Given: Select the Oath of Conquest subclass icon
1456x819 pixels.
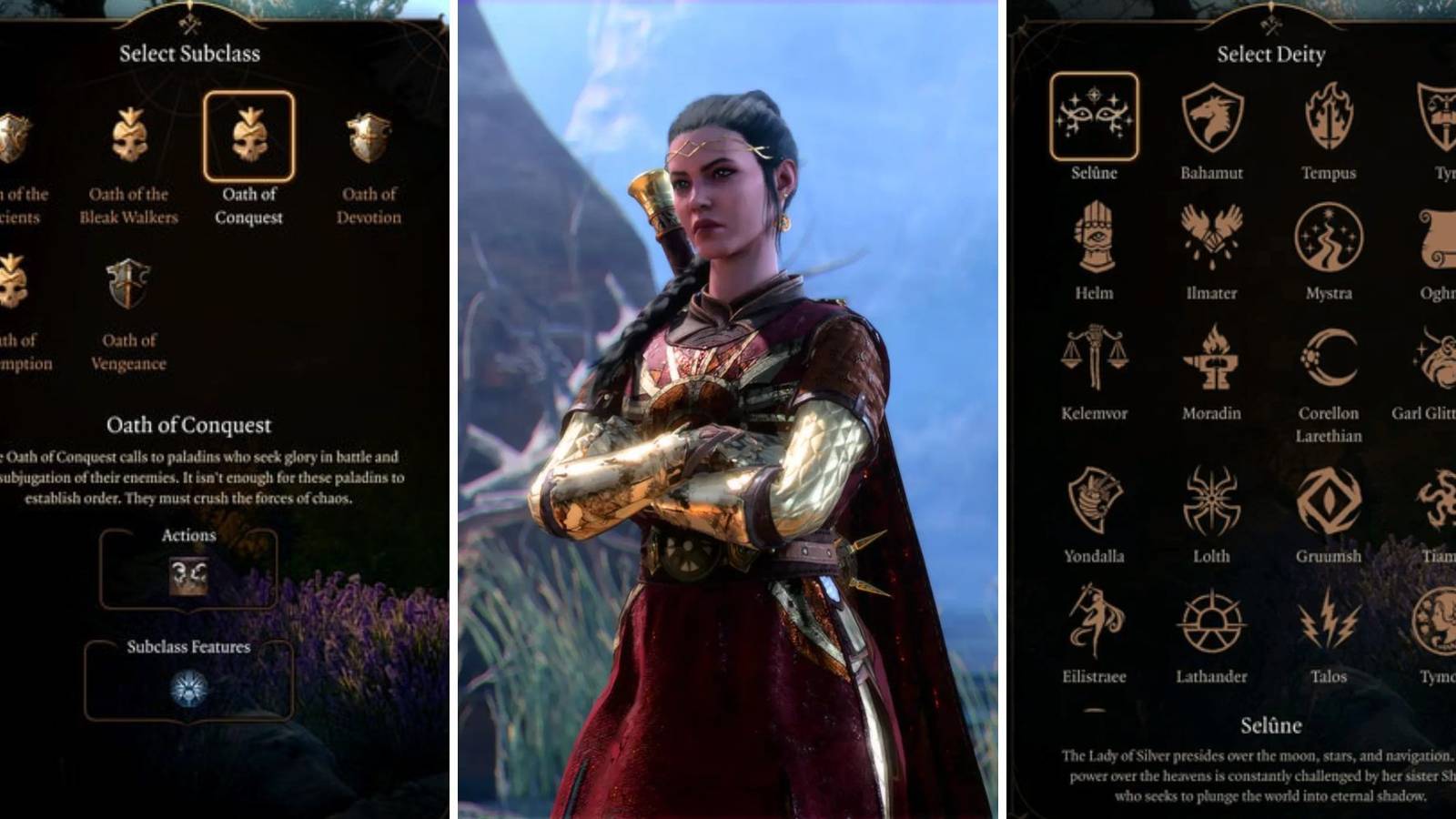Looking at the screenshot, I should click(252, 137).
